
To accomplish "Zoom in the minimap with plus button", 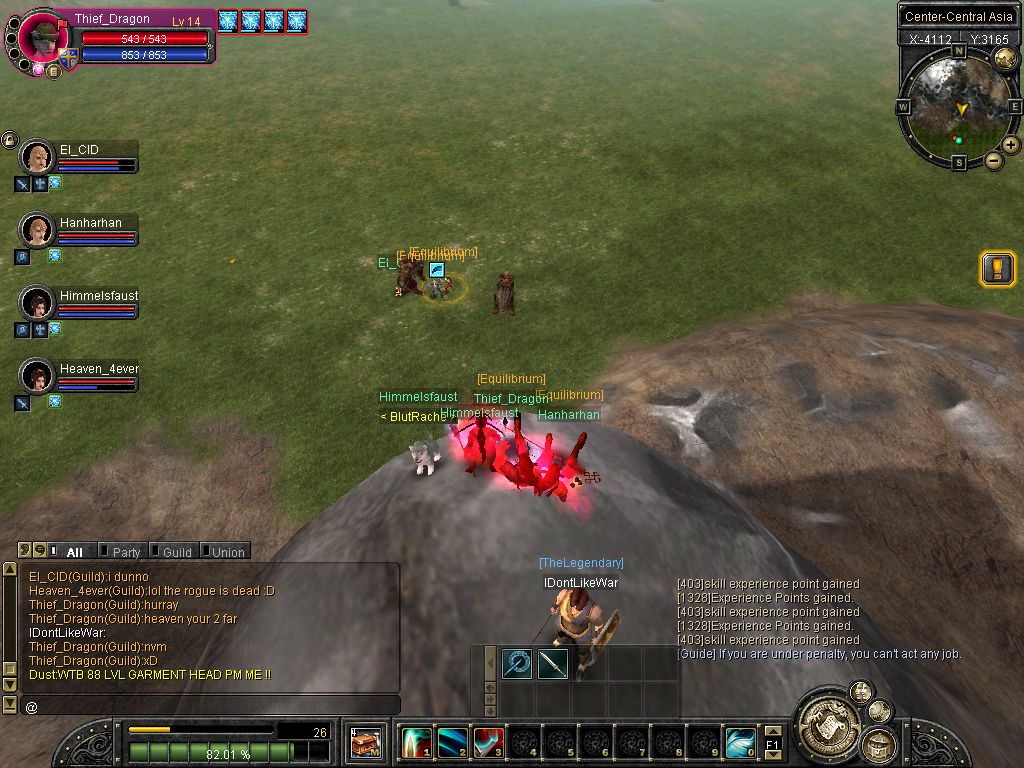I will click(1011, 145).
